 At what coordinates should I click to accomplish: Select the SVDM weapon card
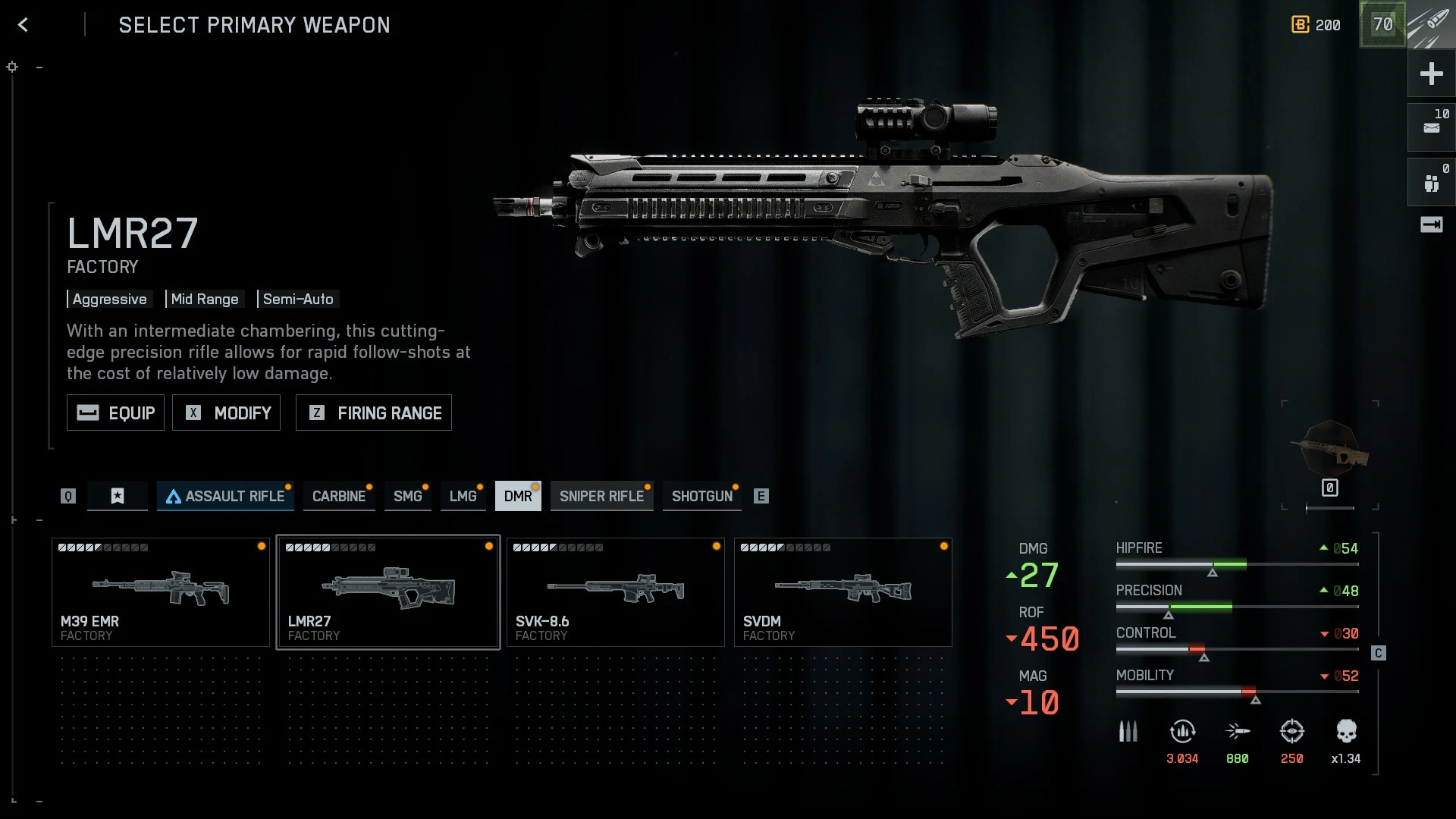[x=843, y=592]
